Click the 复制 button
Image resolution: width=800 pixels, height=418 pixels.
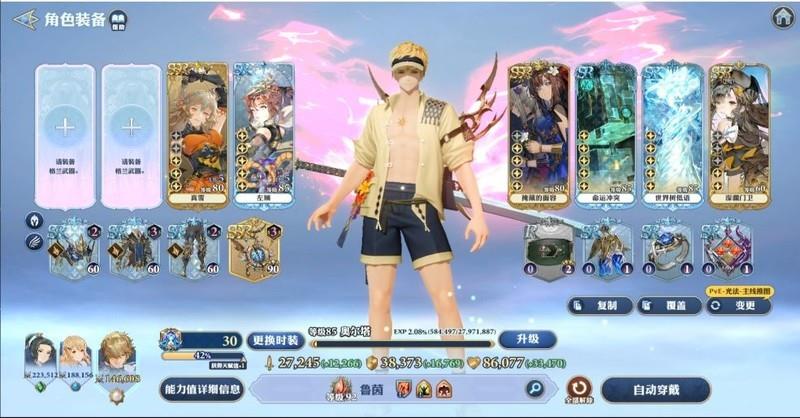(598, 305)
